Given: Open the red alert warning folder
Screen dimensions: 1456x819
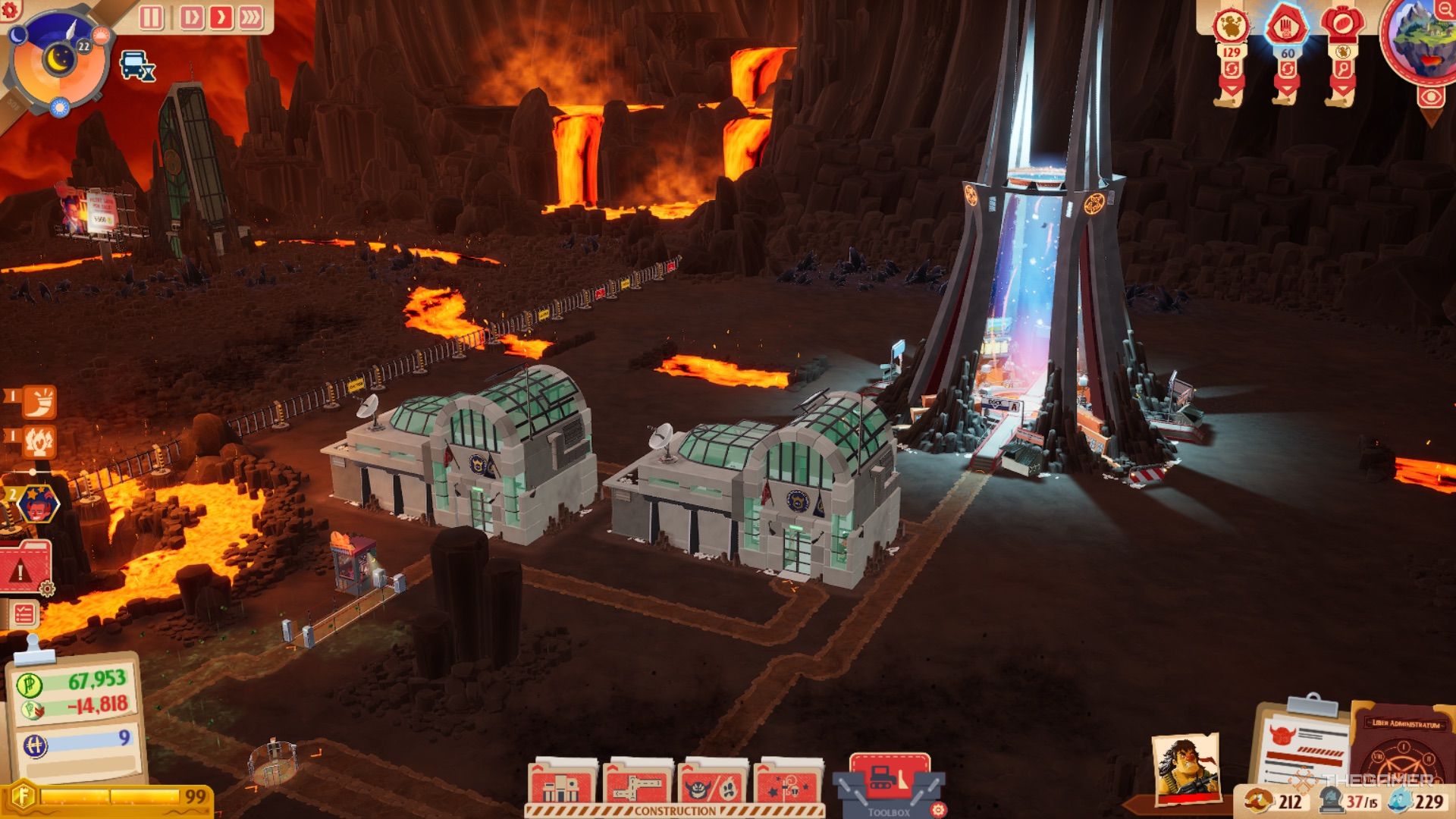Looking at the screenshot, I should [x=24, y=569].
